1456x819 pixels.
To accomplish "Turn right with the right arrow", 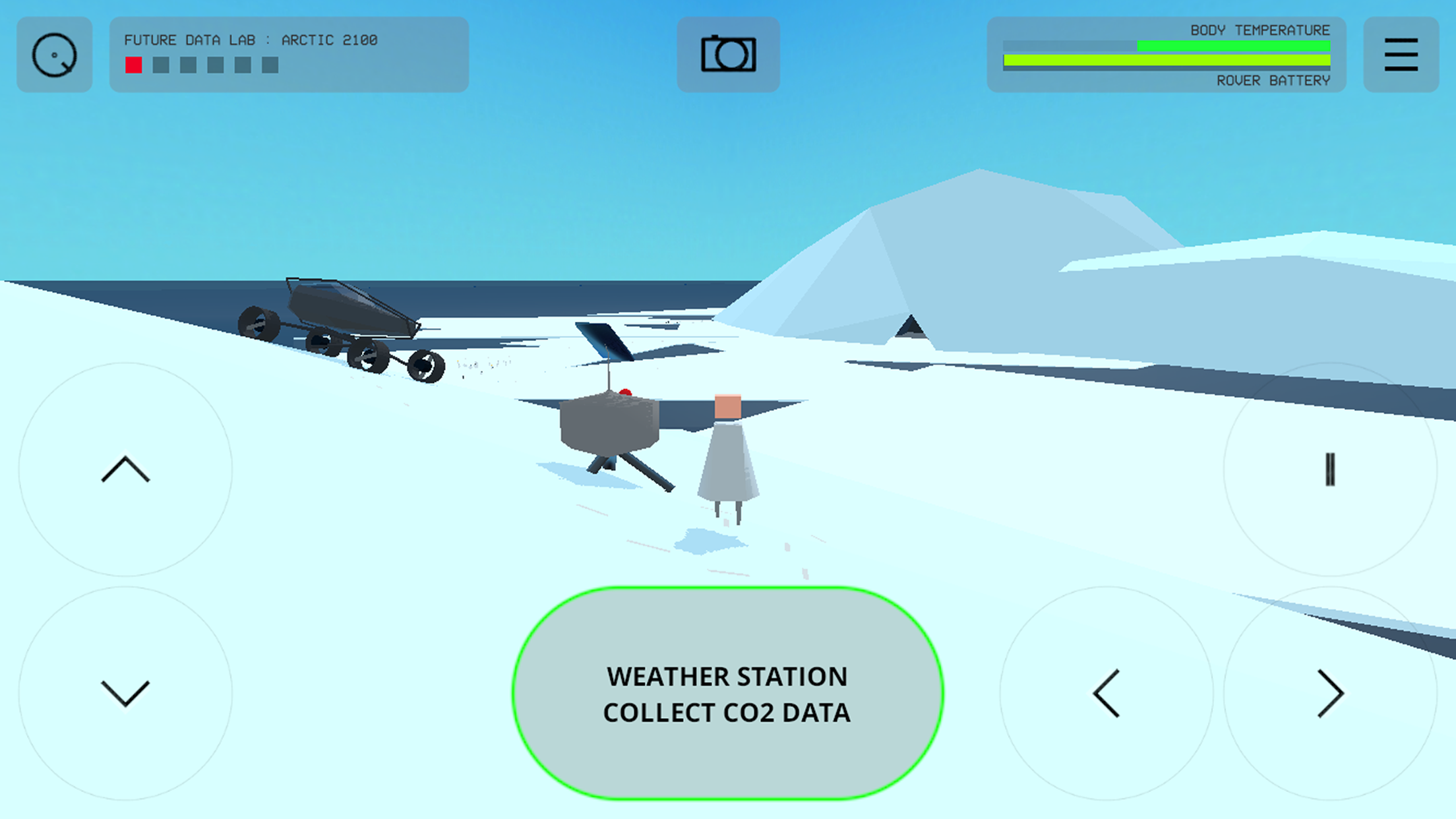I will click(1330, 694).
